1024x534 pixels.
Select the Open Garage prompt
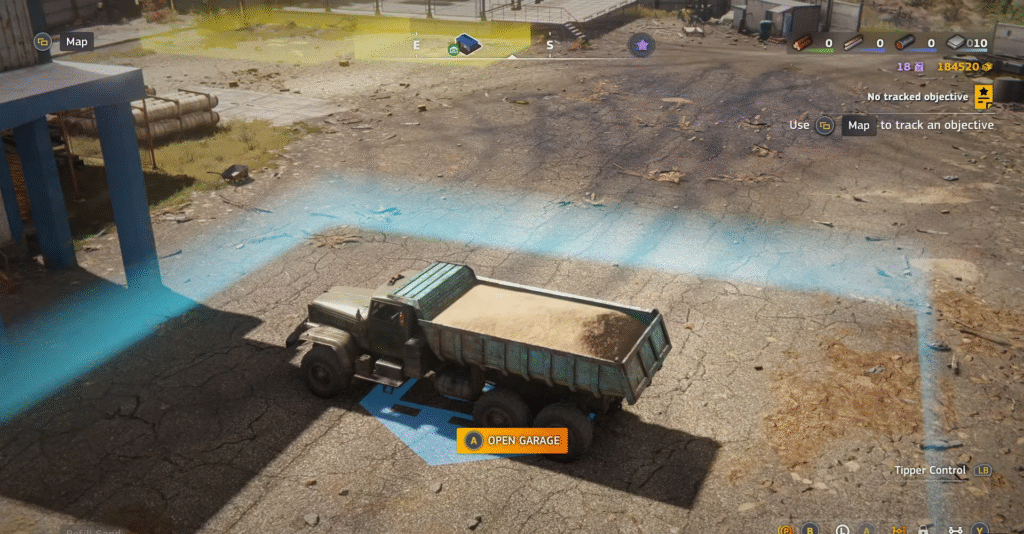(512, 440)
